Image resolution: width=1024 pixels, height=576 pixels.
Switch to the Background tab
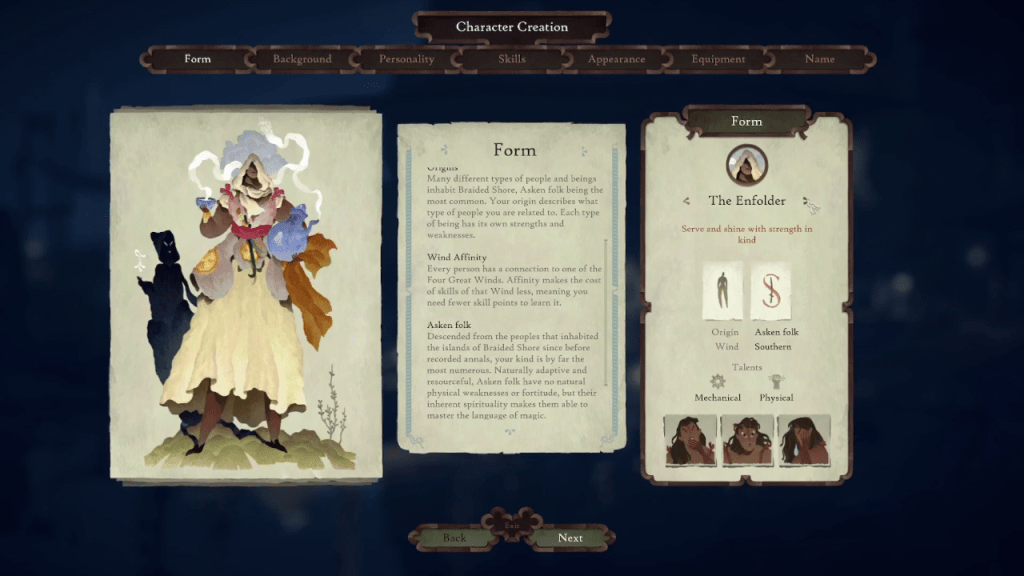pos(302,59)
